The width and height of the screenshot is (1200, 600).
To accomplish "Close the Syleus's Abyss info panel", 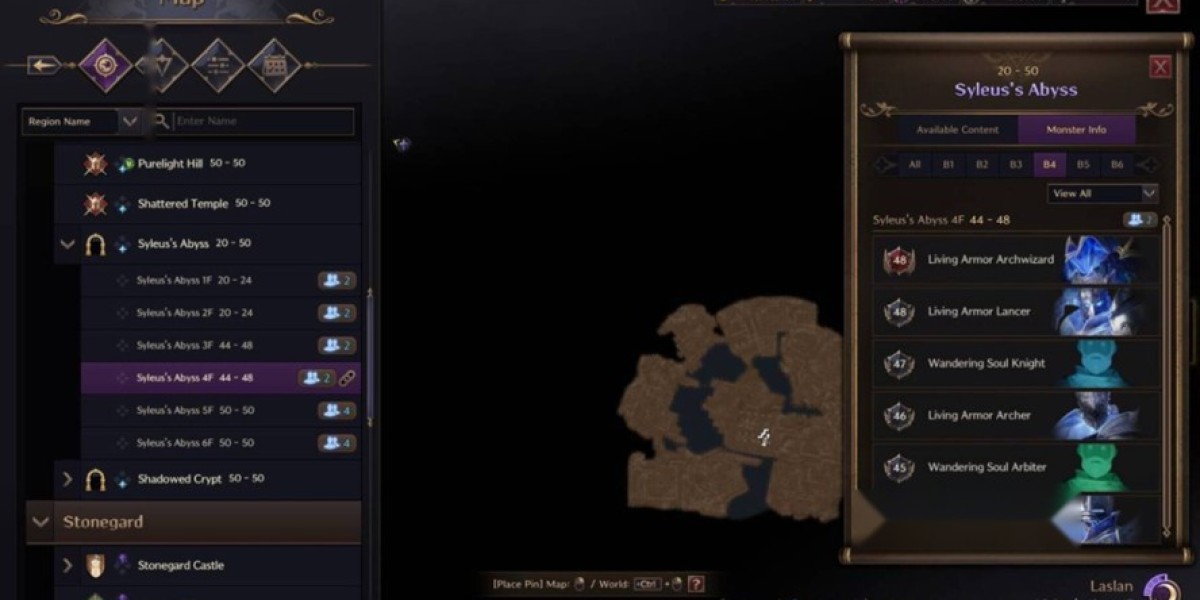I will (x=1160, y=67).
